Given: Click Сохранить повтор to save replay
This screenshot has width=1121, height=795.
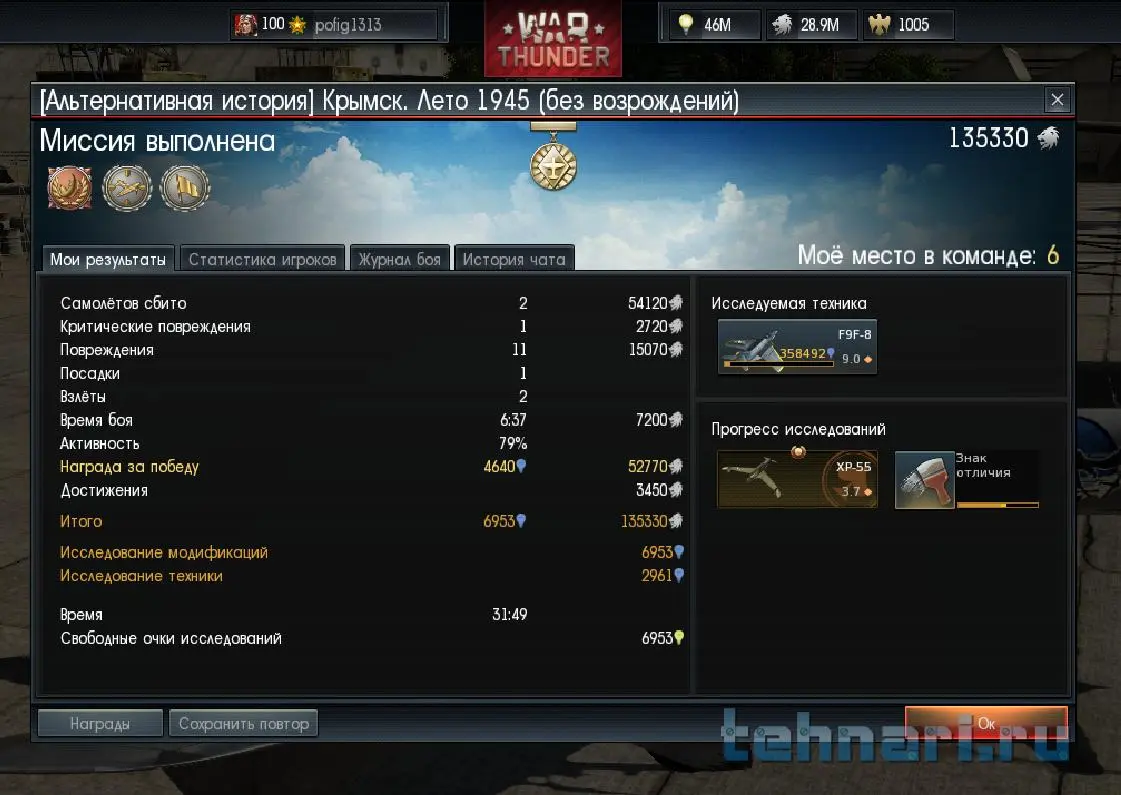Looking at the screenshot, I should tap(243, 723).
